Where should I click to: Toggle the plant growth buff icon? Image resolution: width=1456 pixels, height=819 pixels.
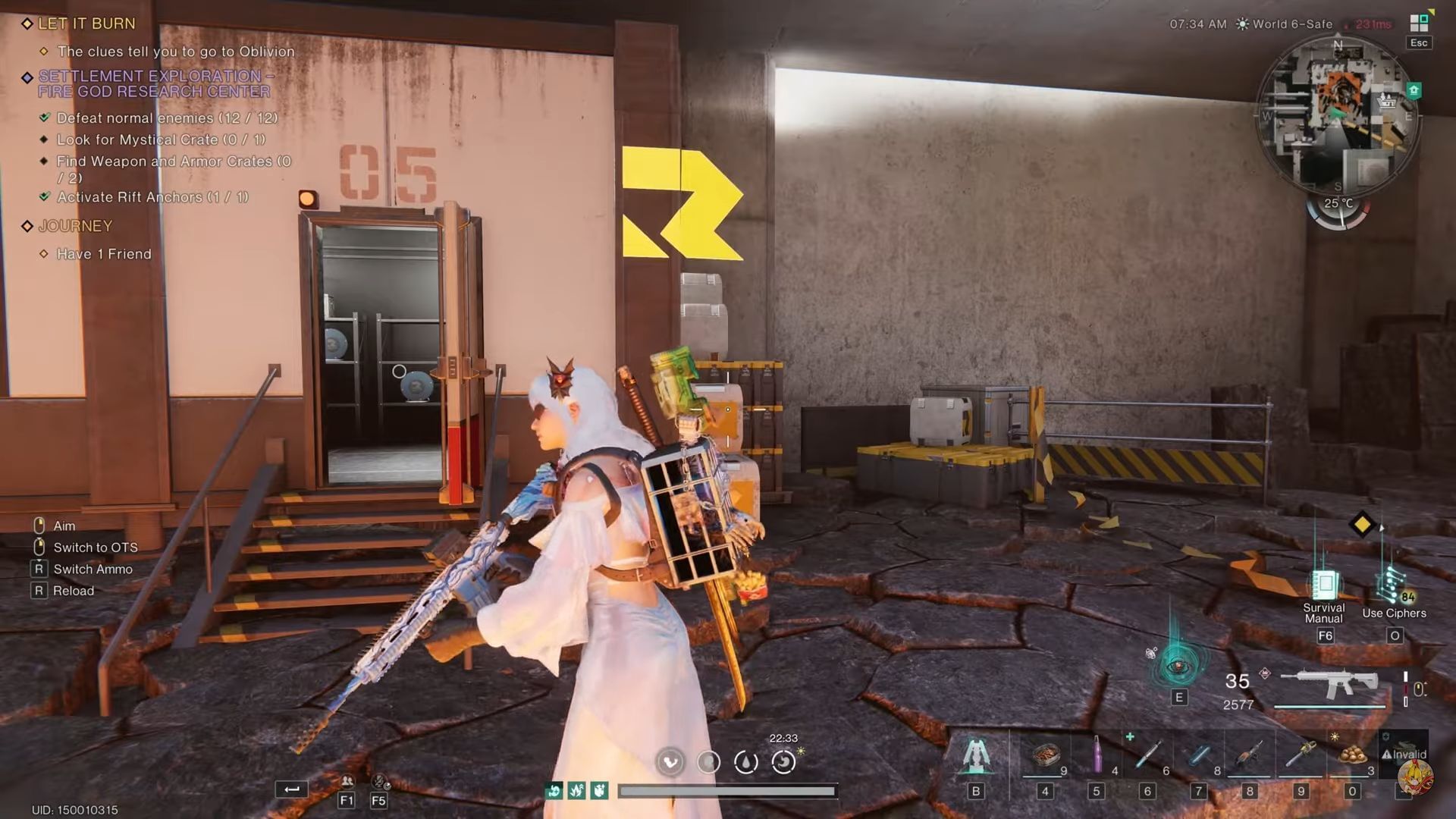click(576, 790)
